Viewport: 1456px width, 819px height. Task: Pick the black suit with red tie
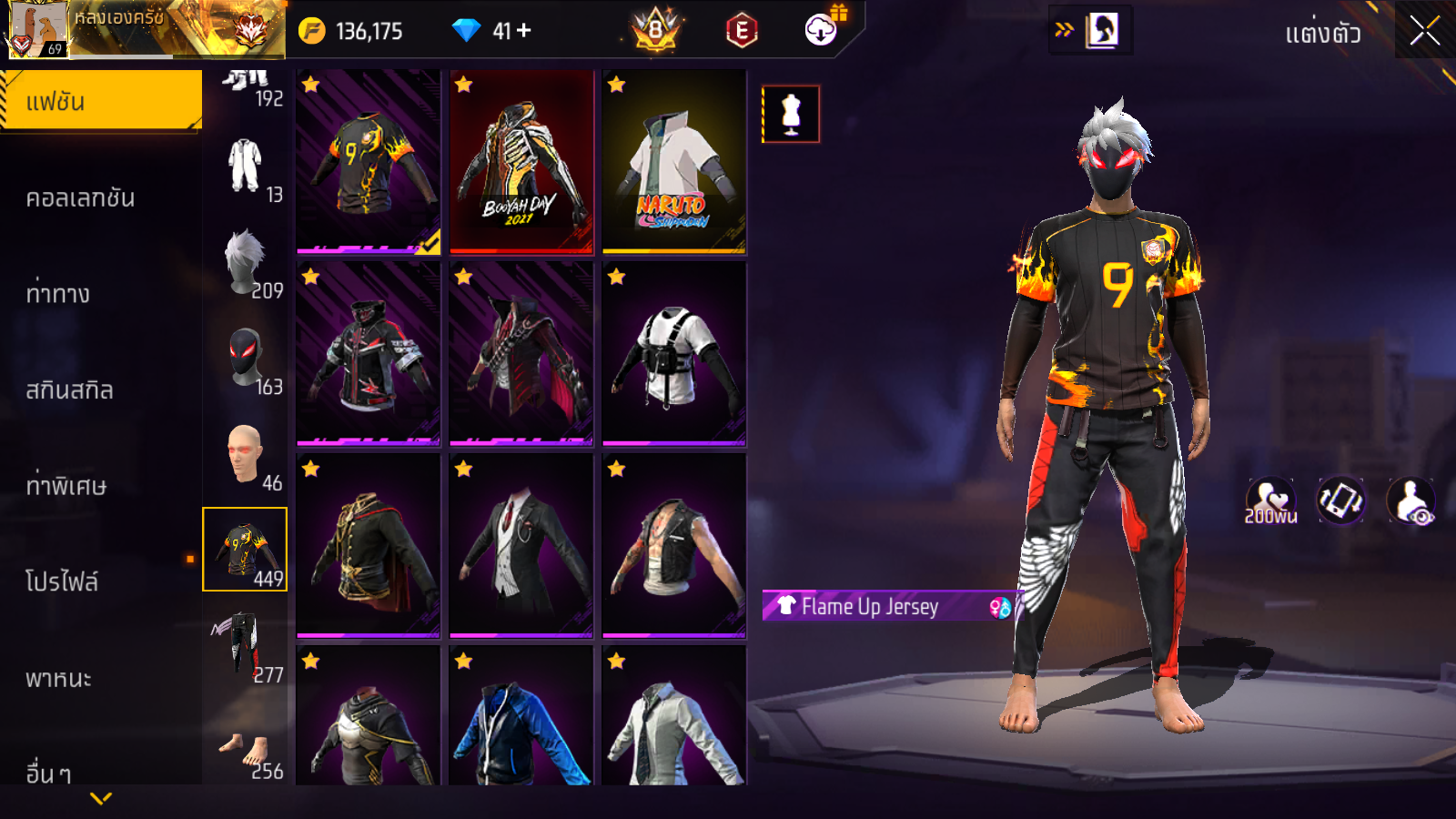[521, 546]
